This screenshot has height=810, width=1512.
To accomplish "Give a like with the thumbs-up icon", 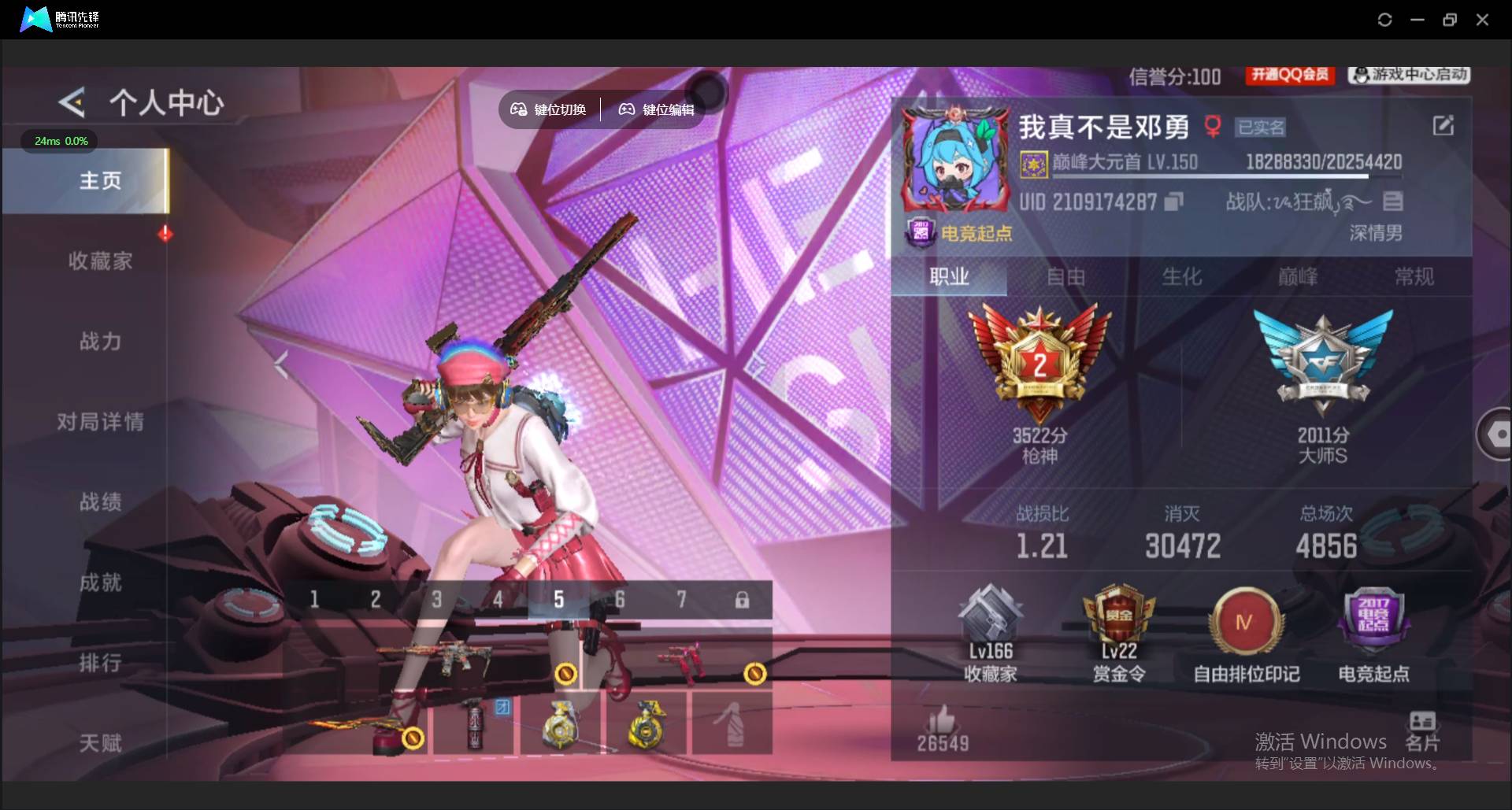I will (942, 718).
